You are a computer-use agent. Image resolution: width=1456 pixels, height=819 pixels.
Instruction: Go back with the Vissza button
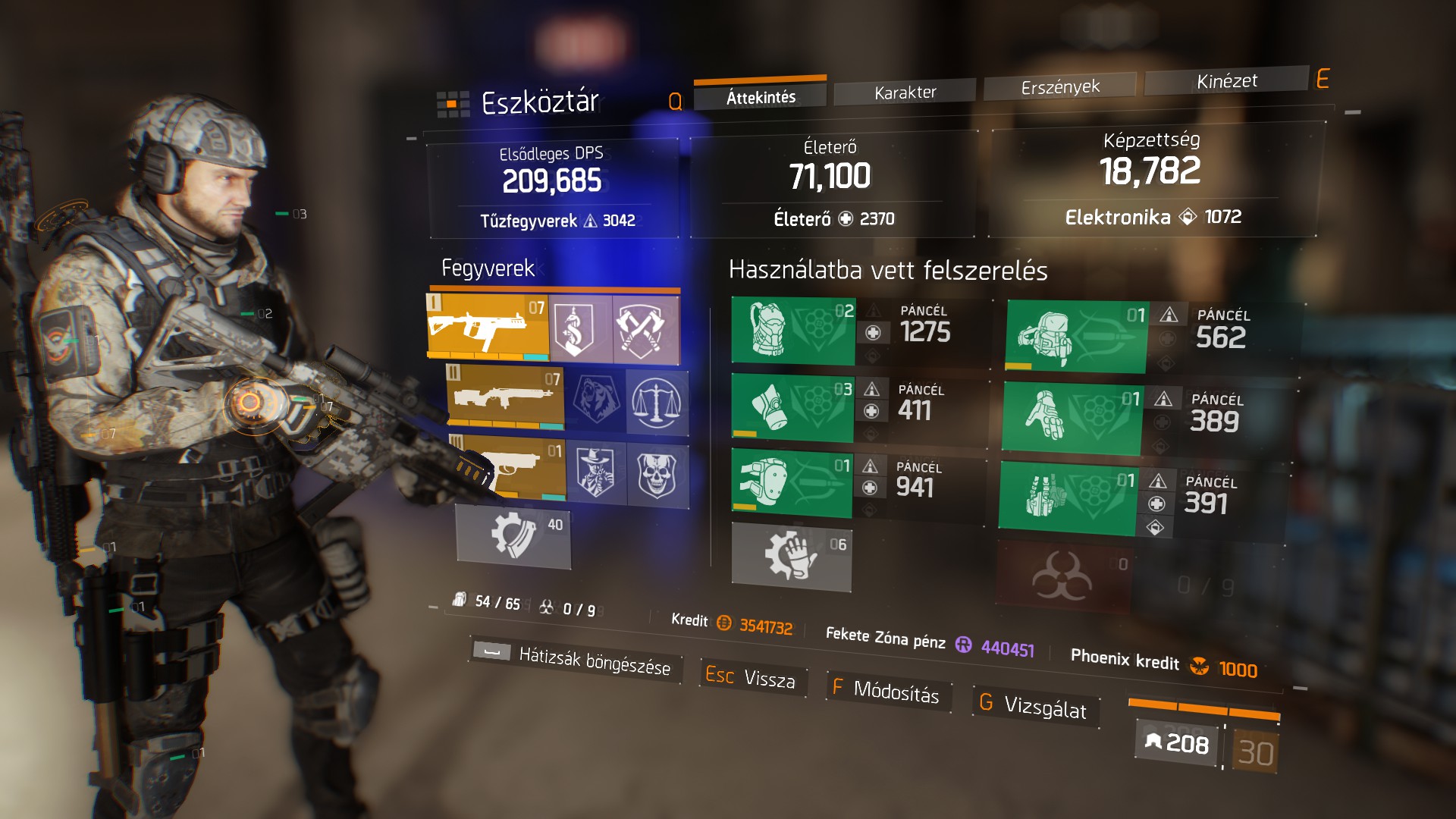tap(752, 677)
